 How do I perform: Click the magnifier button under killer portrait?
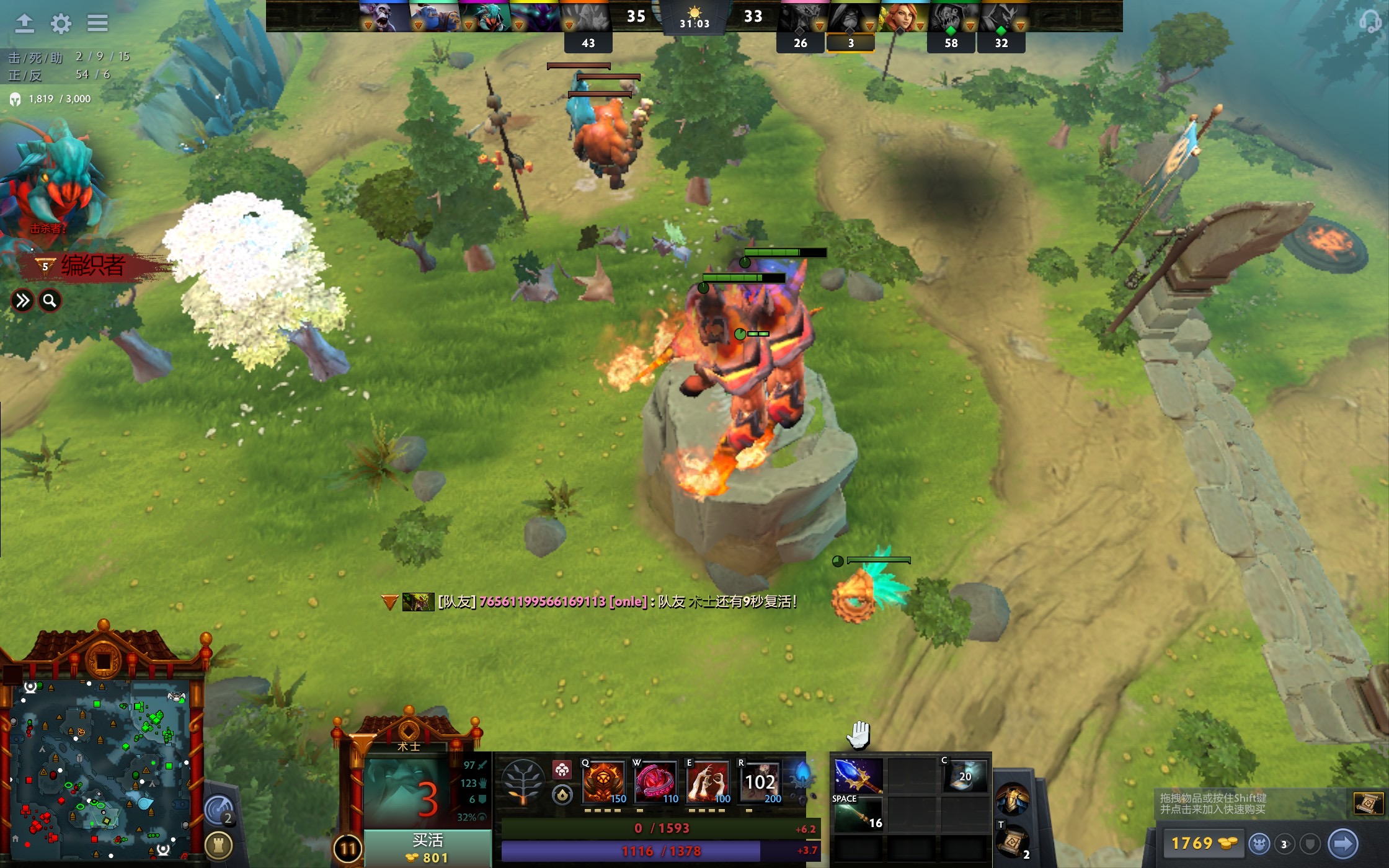click(50, 301)
